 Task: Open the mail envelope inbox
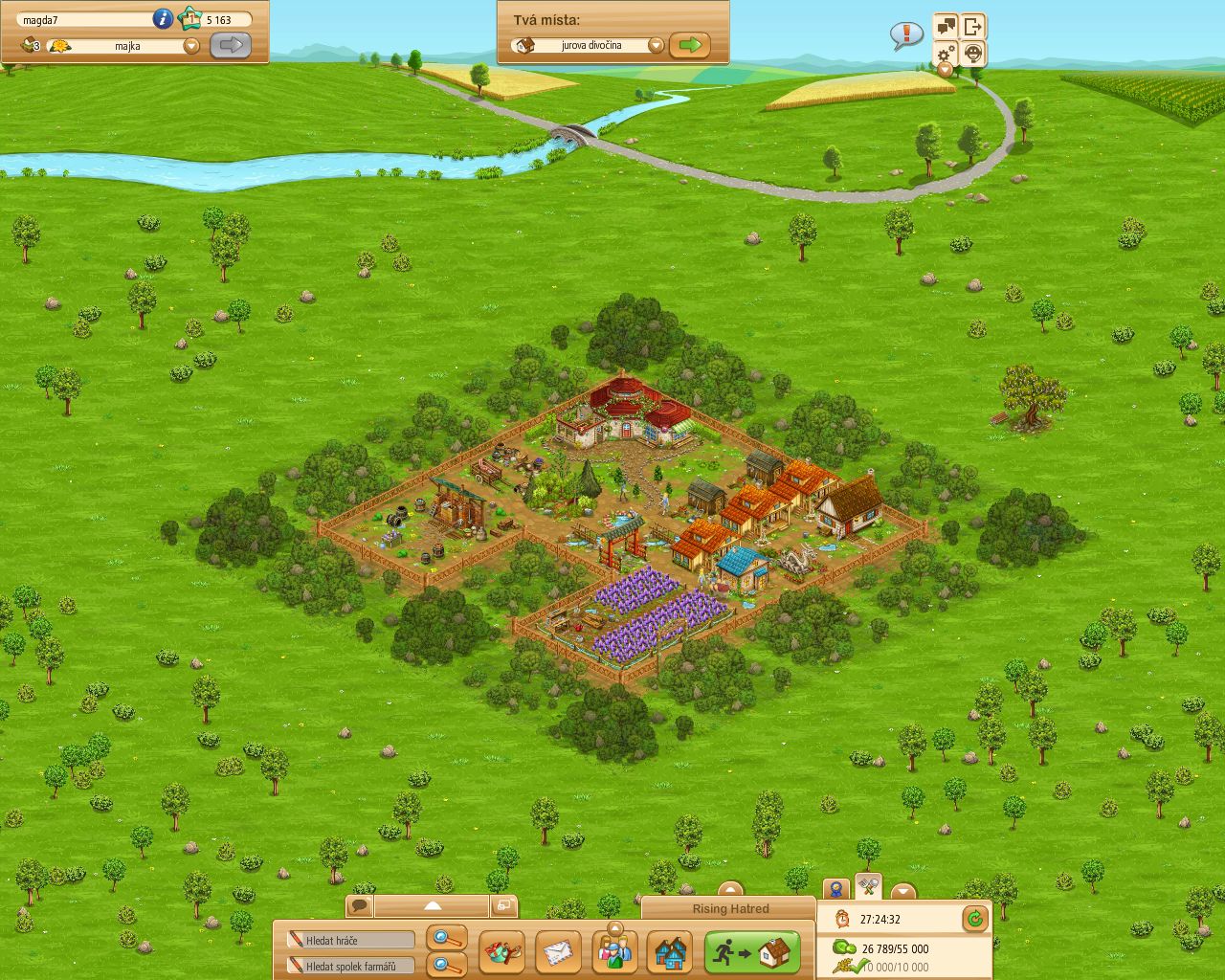[x=559, y=952]
